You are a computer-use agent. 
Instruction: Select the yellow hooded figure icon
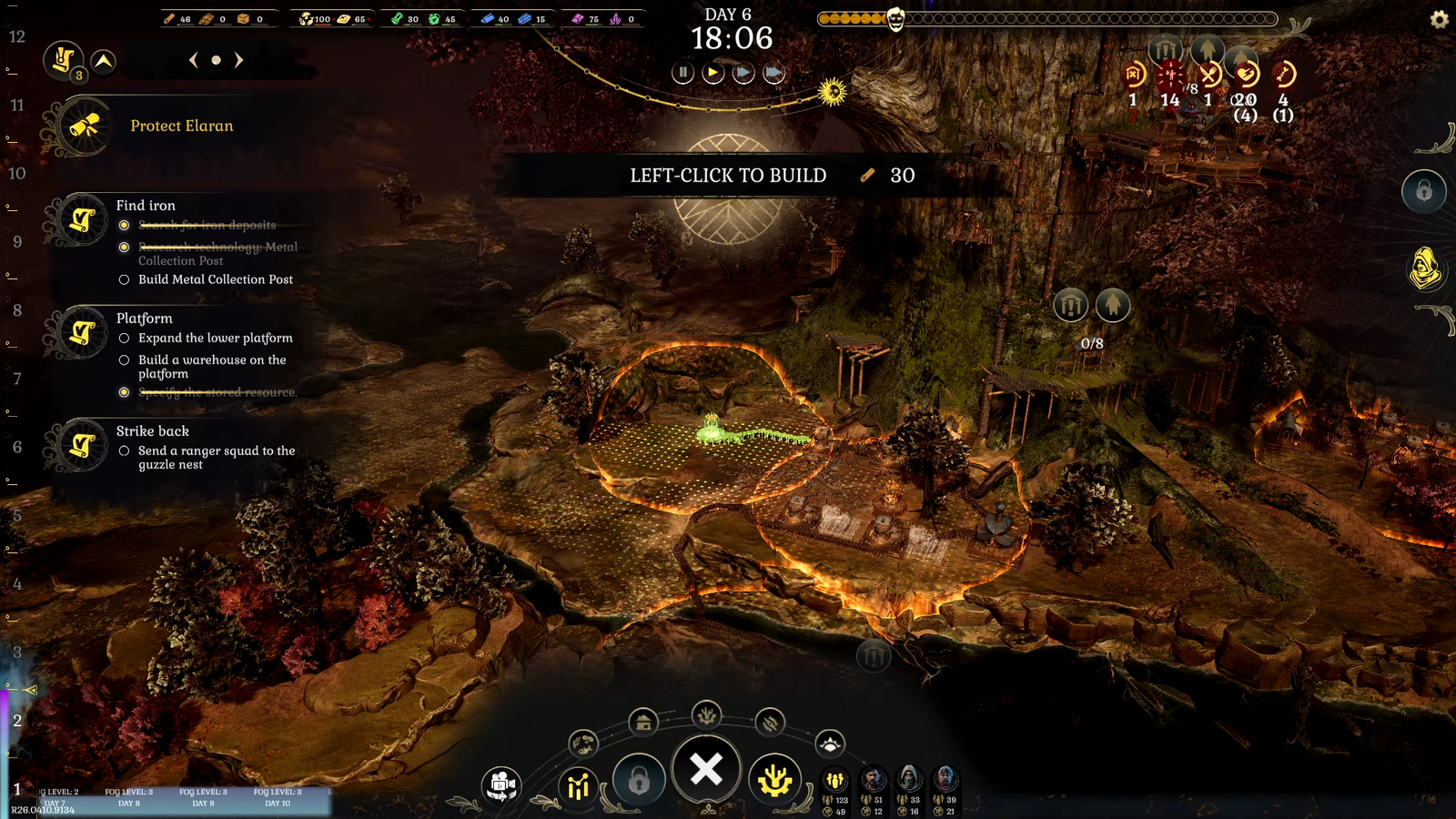click(1424, 268)
